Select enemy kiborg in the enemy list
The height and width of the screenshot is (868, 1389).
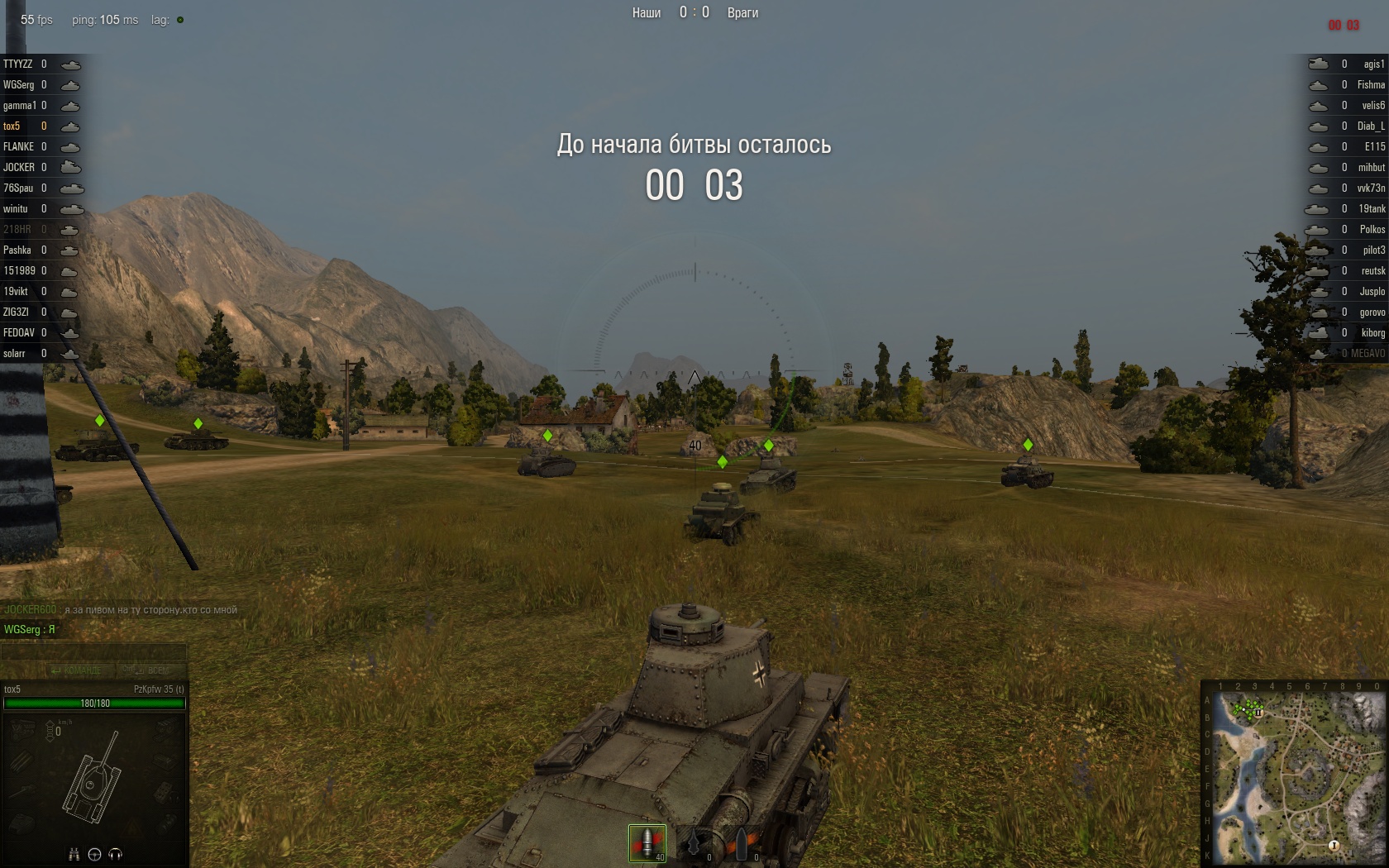coord(1372,333)
